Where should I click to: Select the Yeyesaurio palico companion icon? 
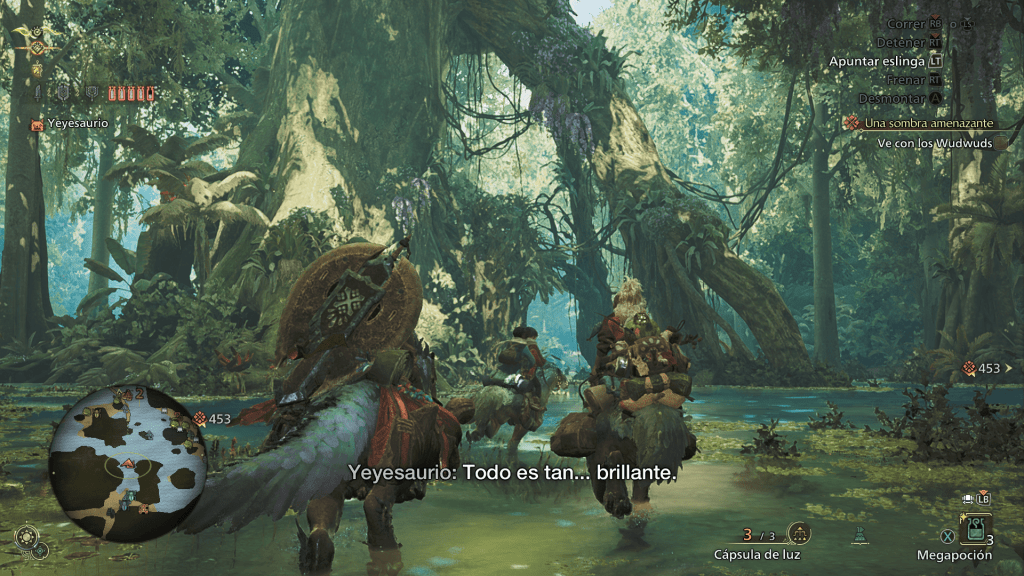point(38,124)
